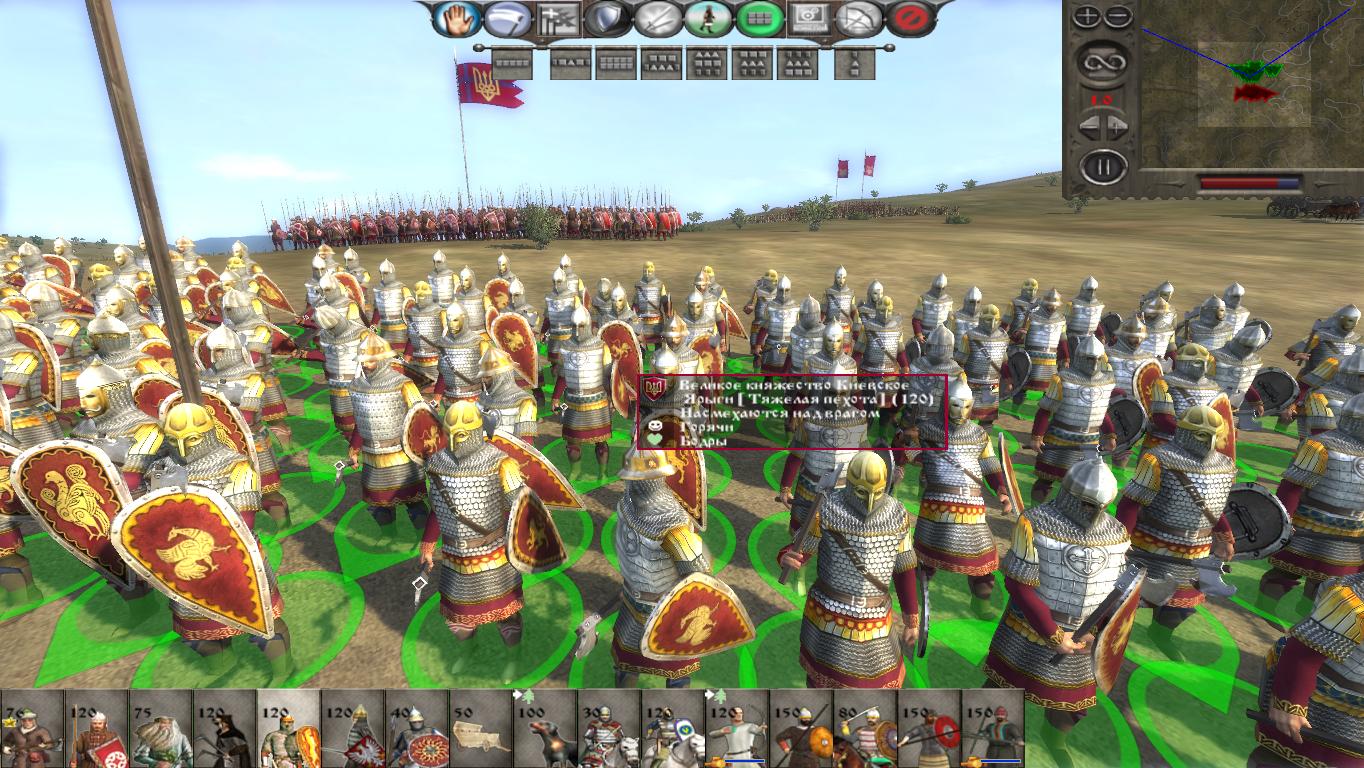Activate the special ability hammers icon
This screenshot has height=768, width=1364.
557,17
